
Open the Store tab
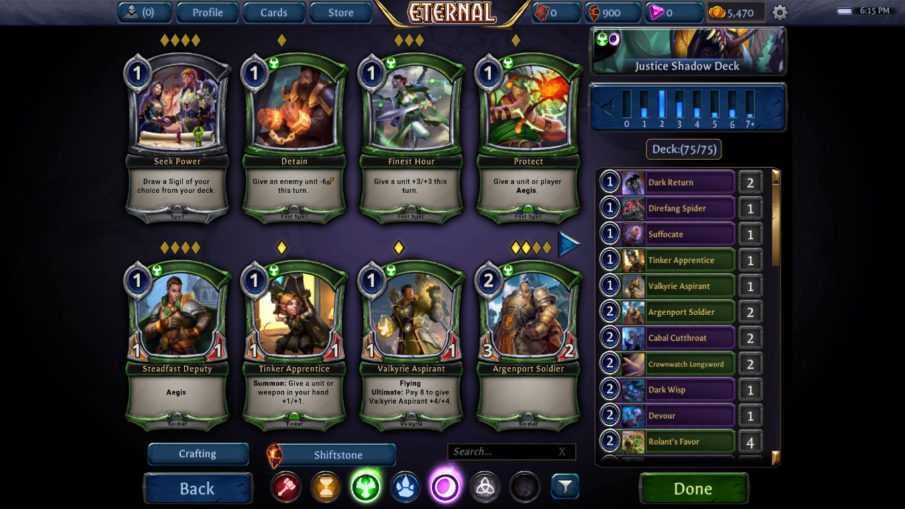coord(341,13)
